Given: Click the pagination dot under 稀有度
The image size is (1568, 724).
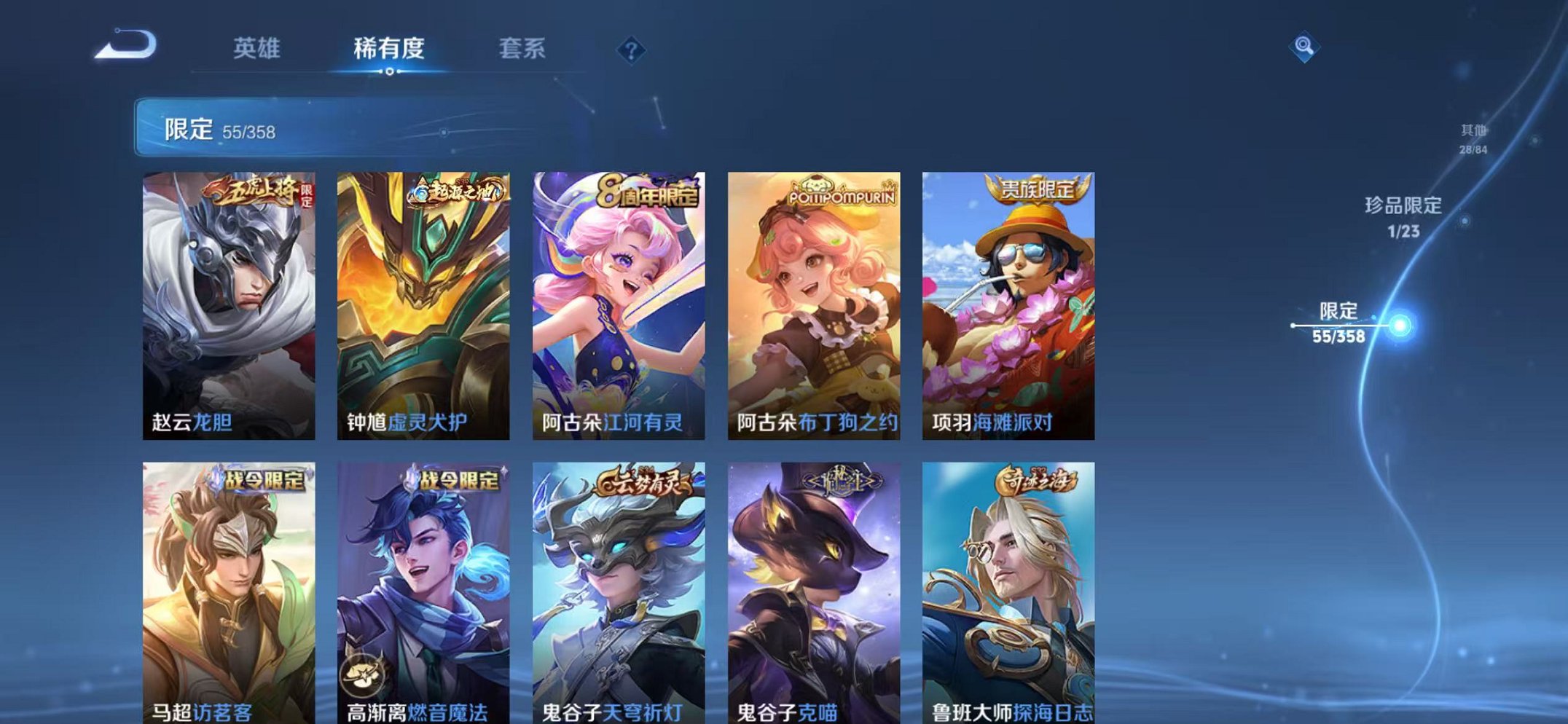Looking at the screenshot, I should 391,71.
